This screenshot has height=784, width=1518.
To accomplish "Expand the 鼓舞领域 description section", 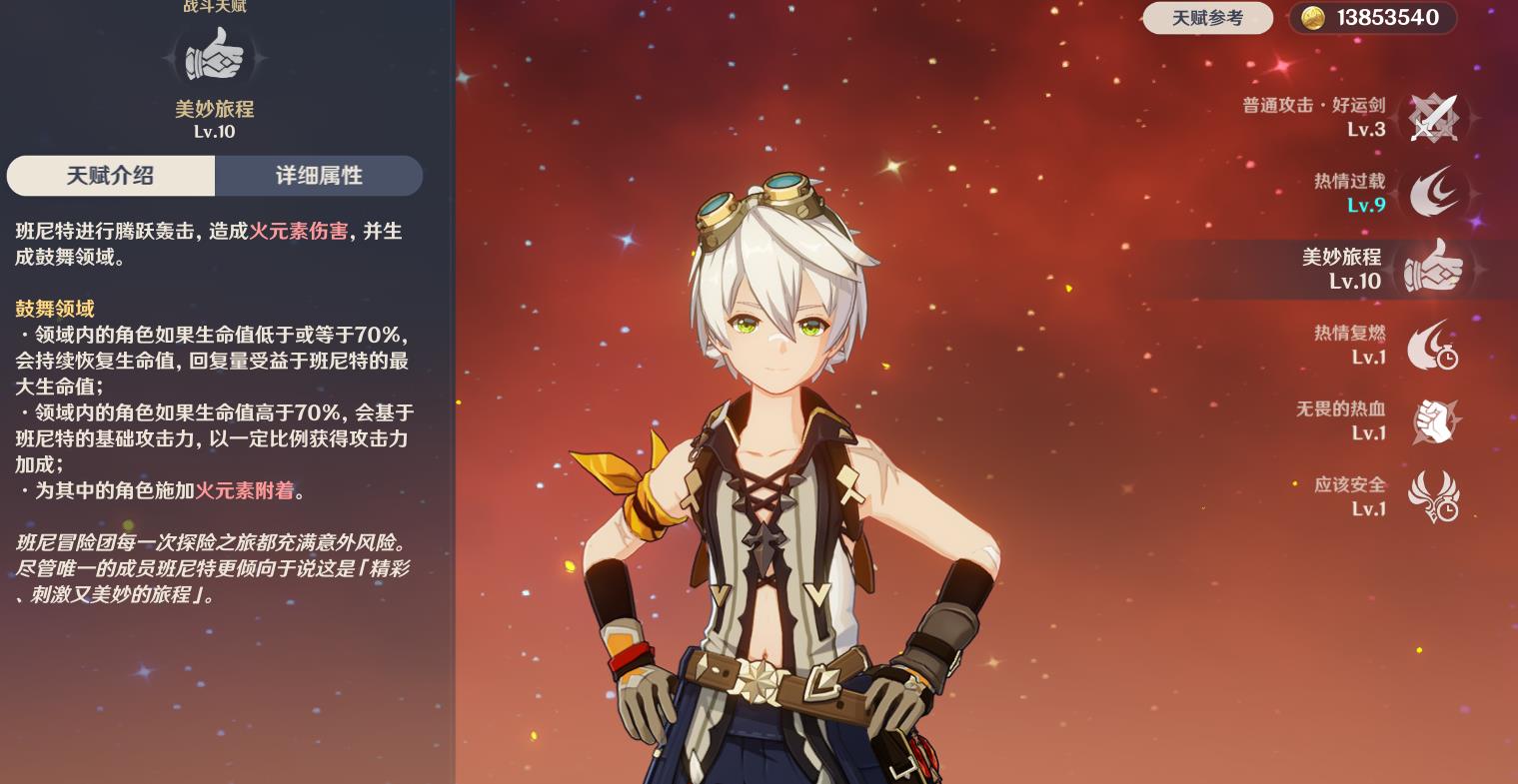I will point(54,309).
